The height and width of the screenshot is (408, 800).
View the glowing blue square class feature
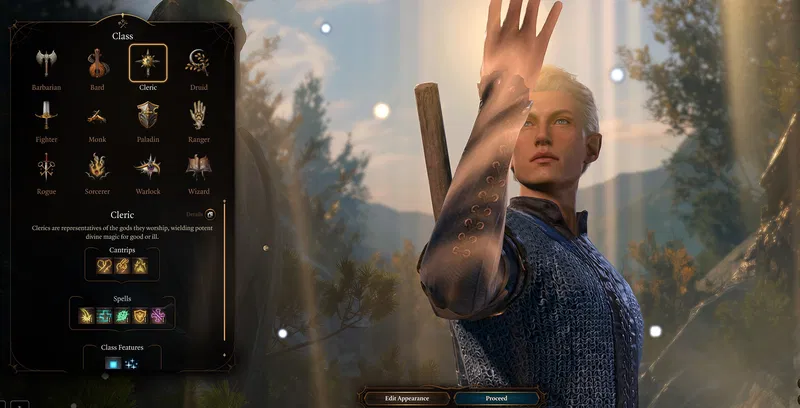tap(113, 364)
